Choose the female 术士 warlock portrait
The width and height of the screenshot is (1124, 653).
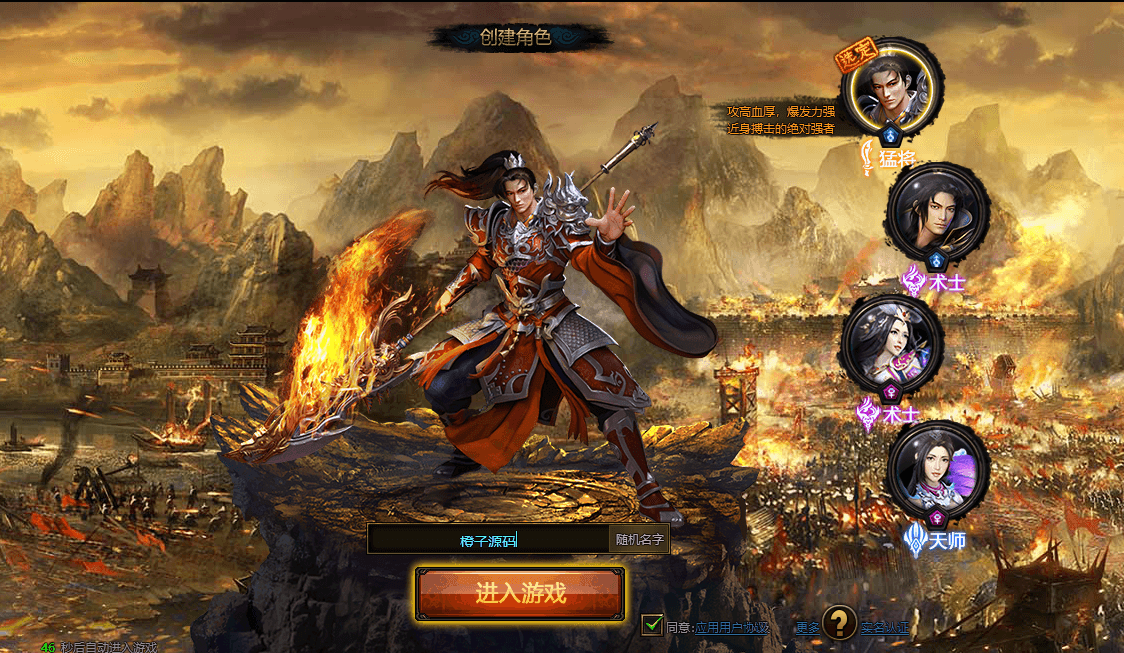(x=892, y=342)
